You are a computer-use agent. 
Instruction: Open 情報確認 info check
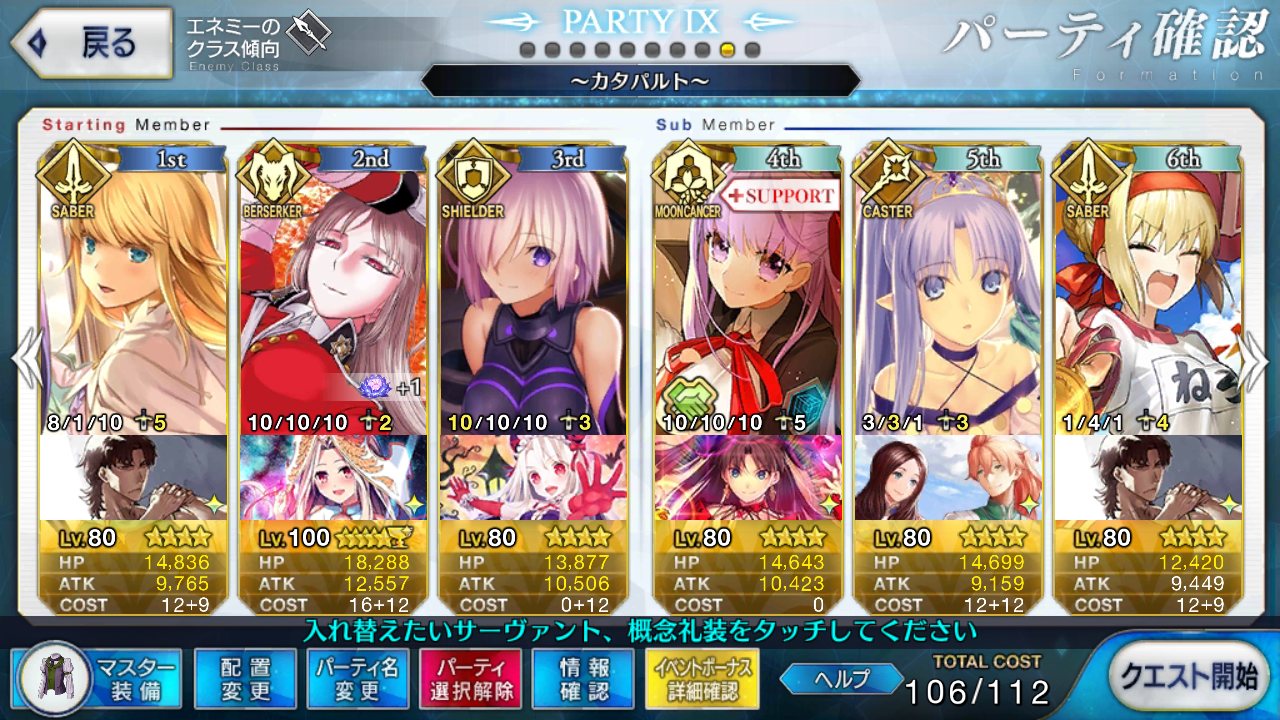(585, 678)
